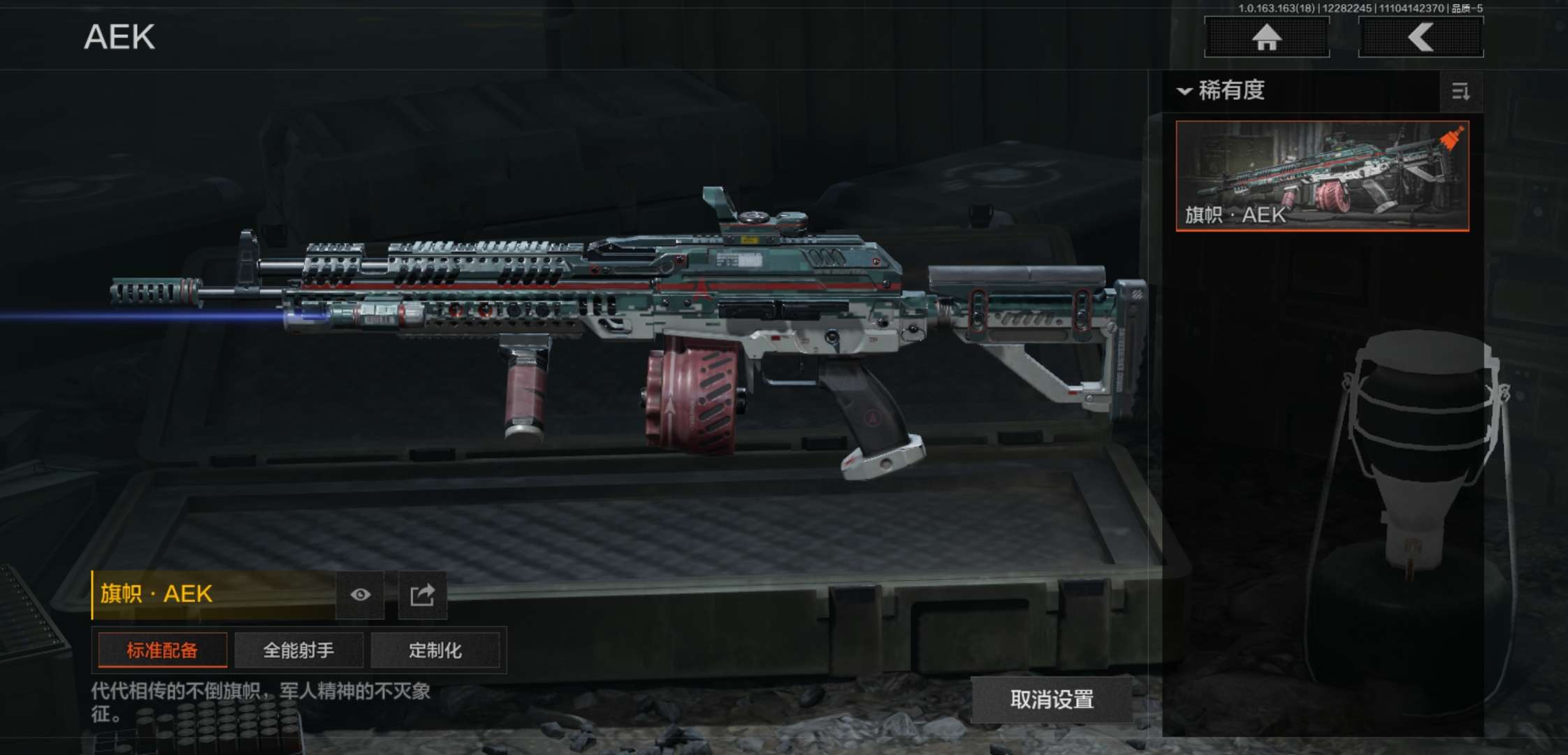1568x755 pixels.
Task: Click the 取消设置 button
Action: pyautogui.click(x=1052, y=699)
